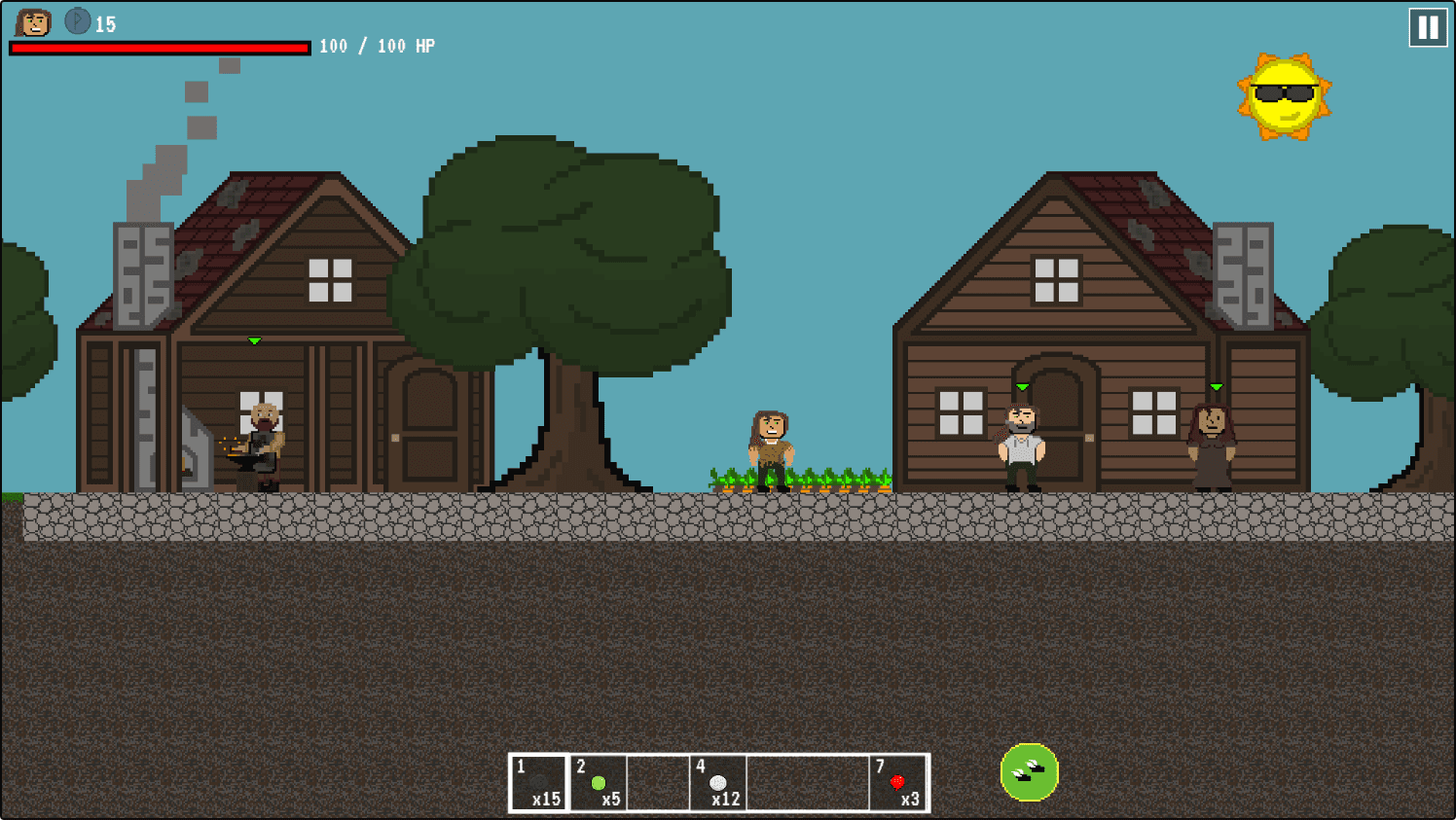1456x820 pixels.
Task: Switch to hotbar slot 1
Action: click(x=538, y=783)
